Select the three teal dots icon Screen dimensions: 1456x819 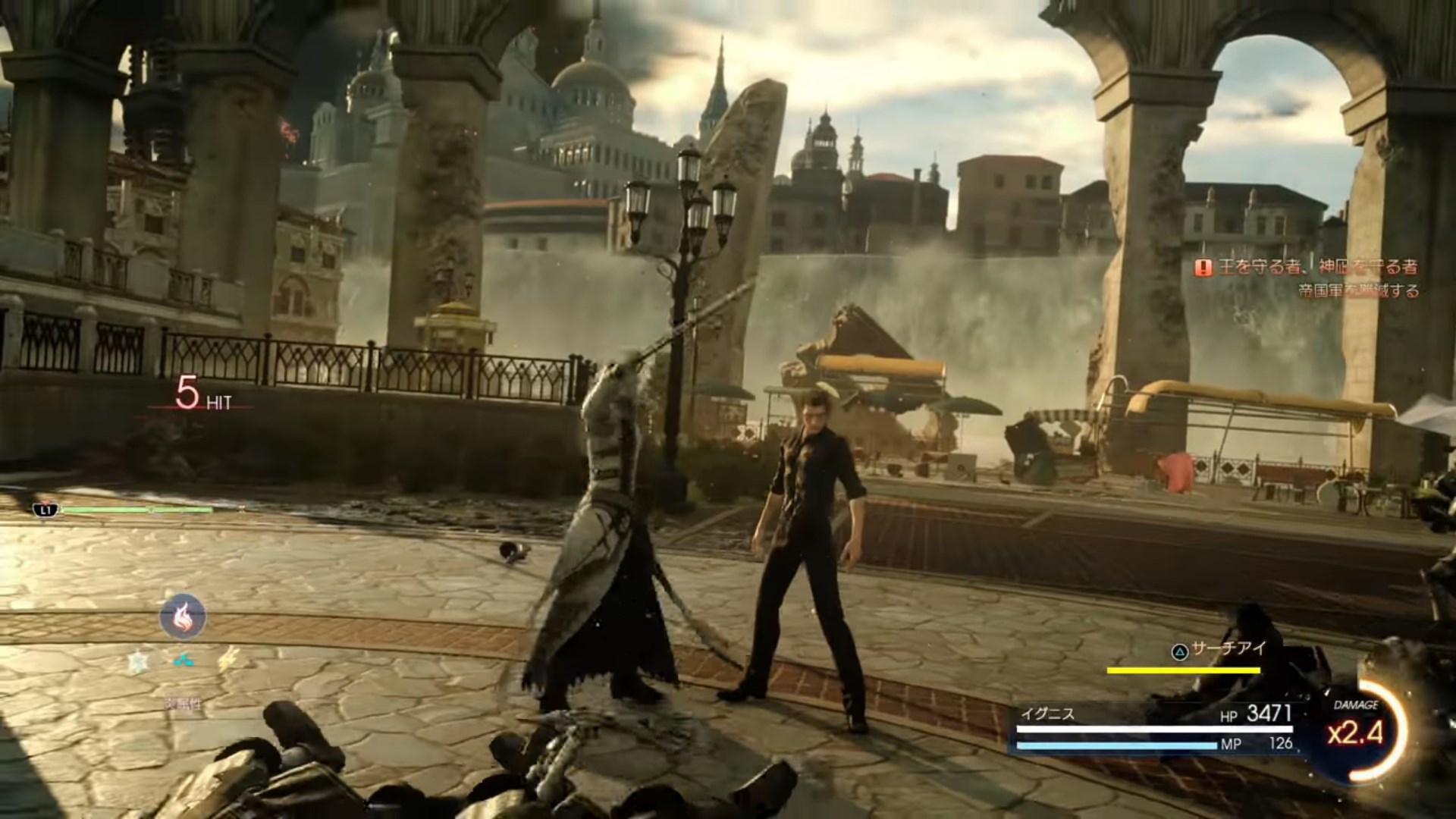click(184, 661)
